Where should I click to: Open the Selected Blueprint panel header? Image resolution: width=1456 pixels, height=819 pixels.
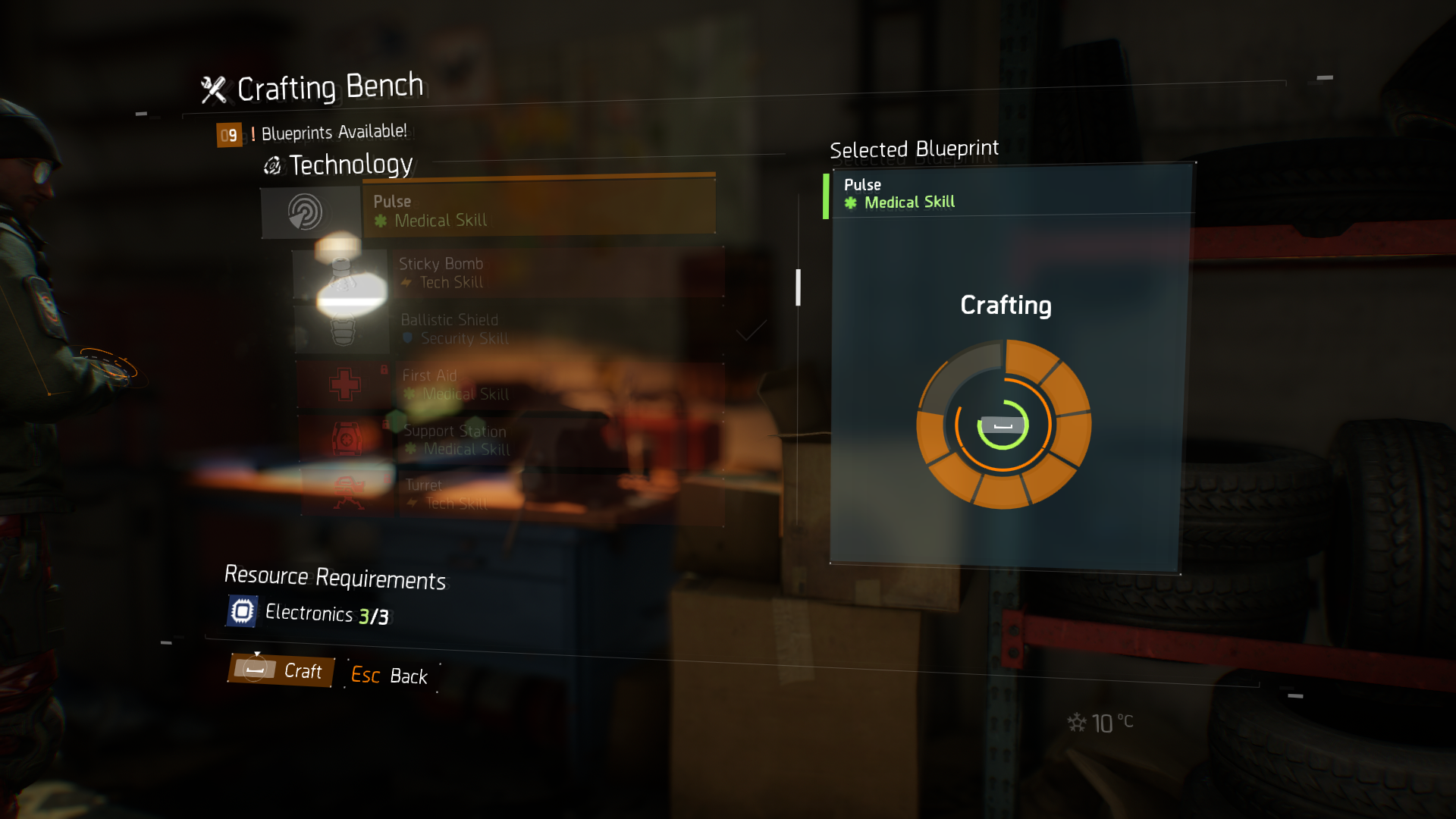click(914, 149)
